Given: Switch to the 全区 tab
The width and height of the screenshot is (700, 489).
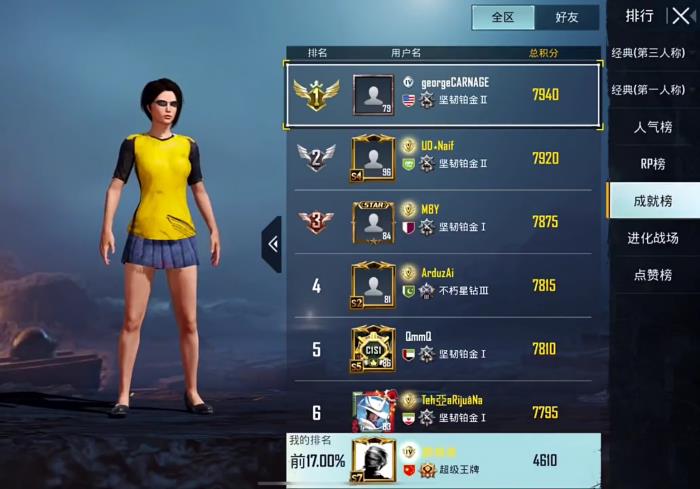Looking at the screenshot, I should coord(503,17).
